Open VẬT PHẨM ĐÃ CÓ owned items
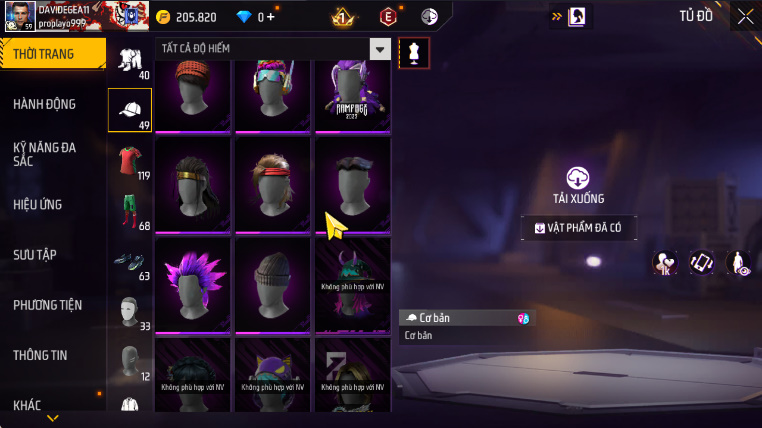The height and width of the screenshot is (428, 762). [578, 228]
